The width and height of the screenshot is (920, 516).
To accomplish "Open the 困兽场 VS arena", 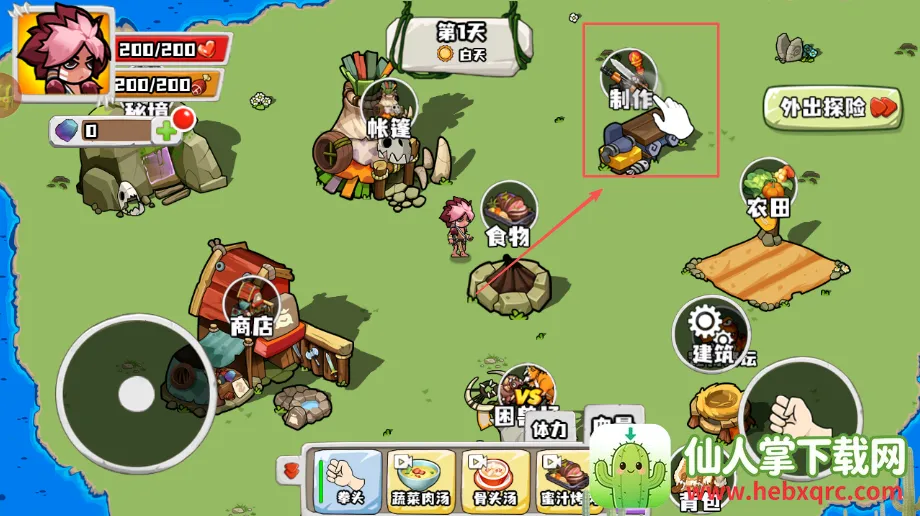I will 526,393.
